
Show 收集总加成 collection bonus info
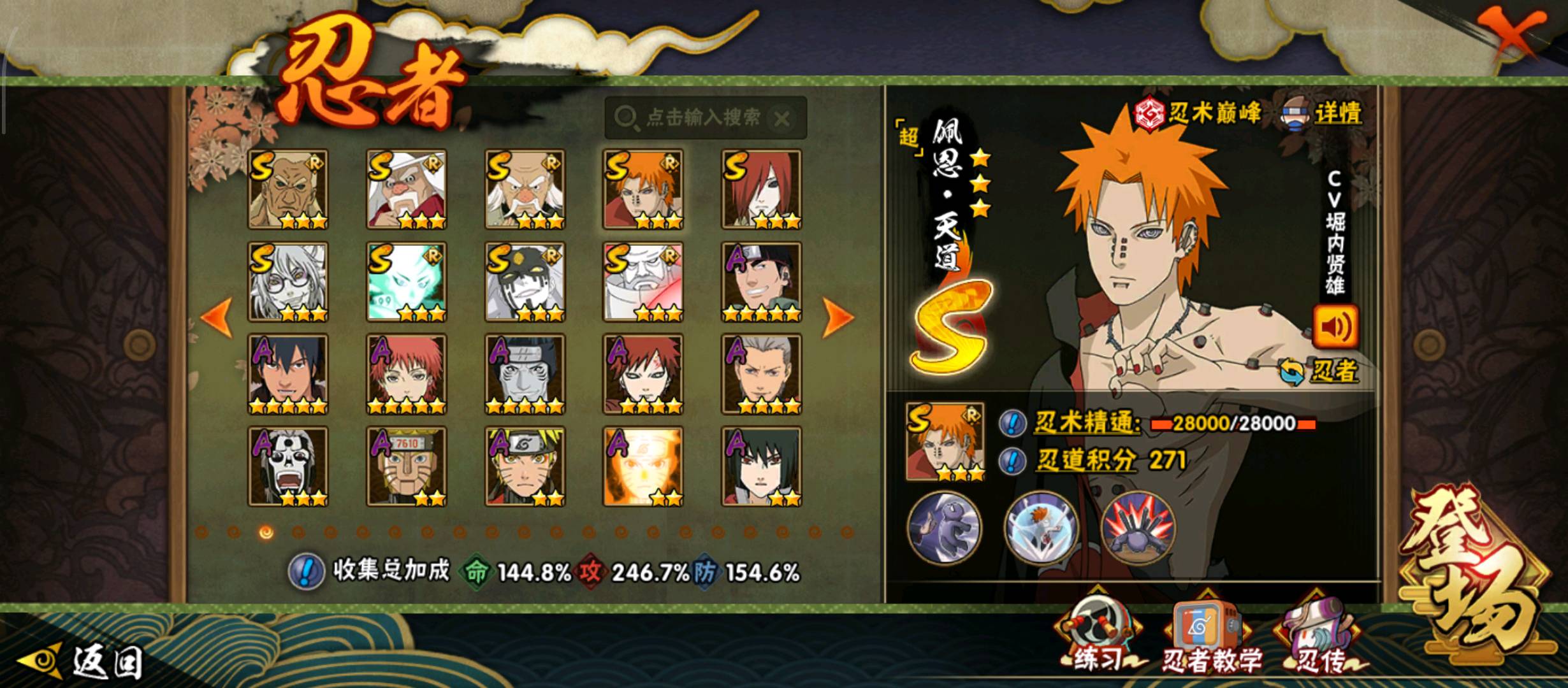pyautogui.click(x=306, y=571)
